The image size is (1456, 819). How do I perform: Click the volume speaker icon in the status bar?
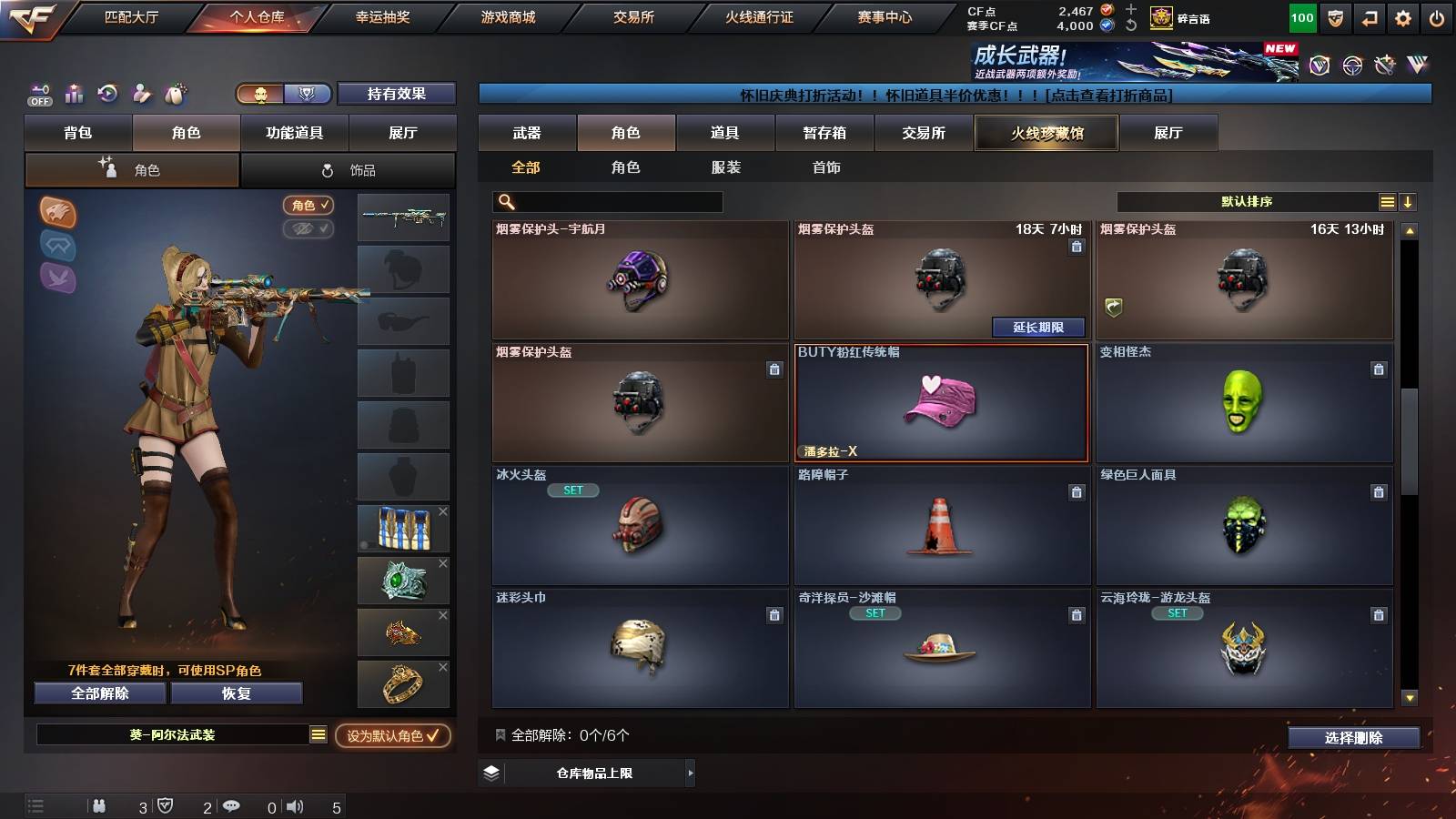pyautogui.click(x=295, y=805)
